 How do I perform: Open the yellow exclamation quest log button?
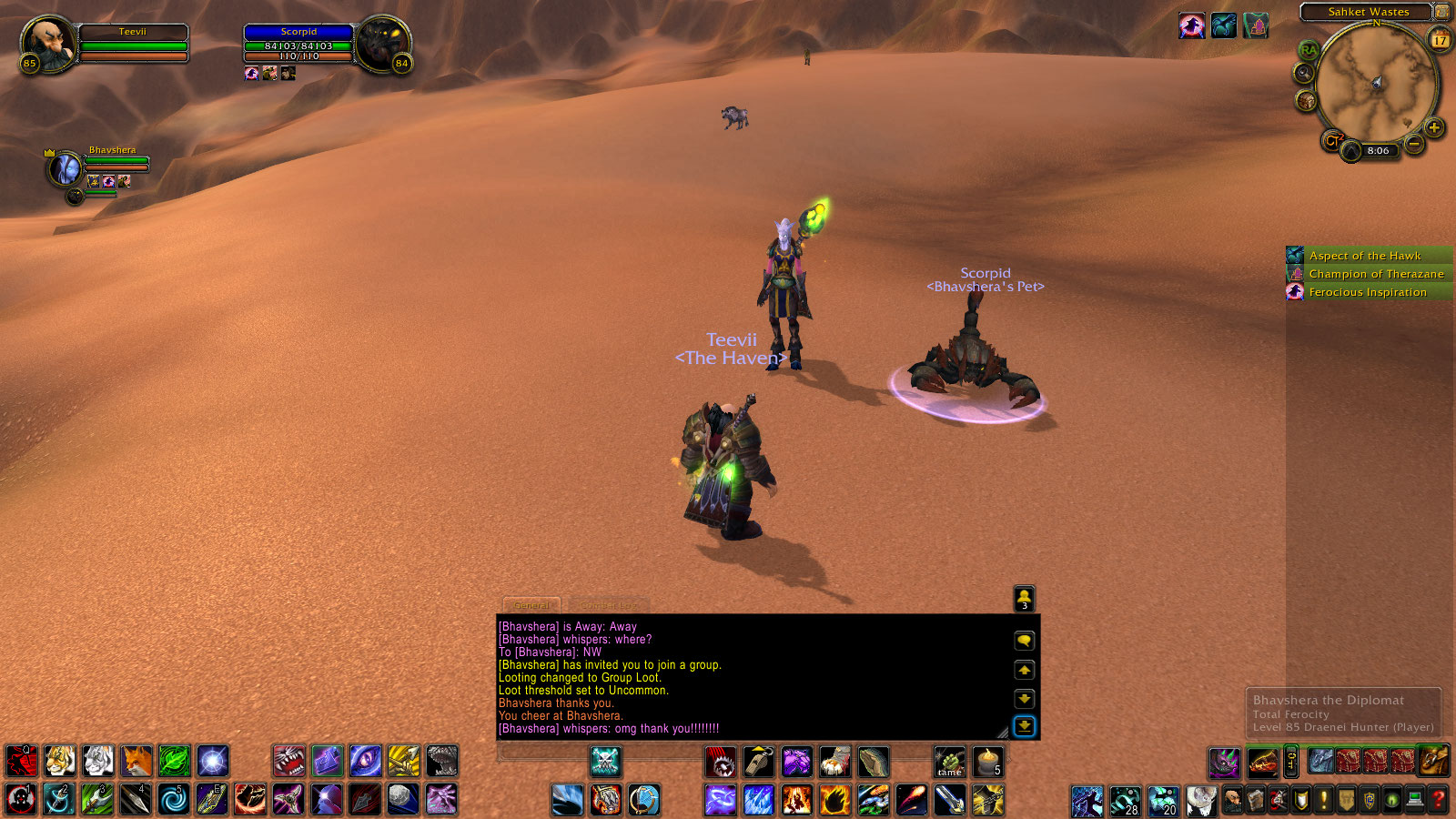(x=1324, y=800)
